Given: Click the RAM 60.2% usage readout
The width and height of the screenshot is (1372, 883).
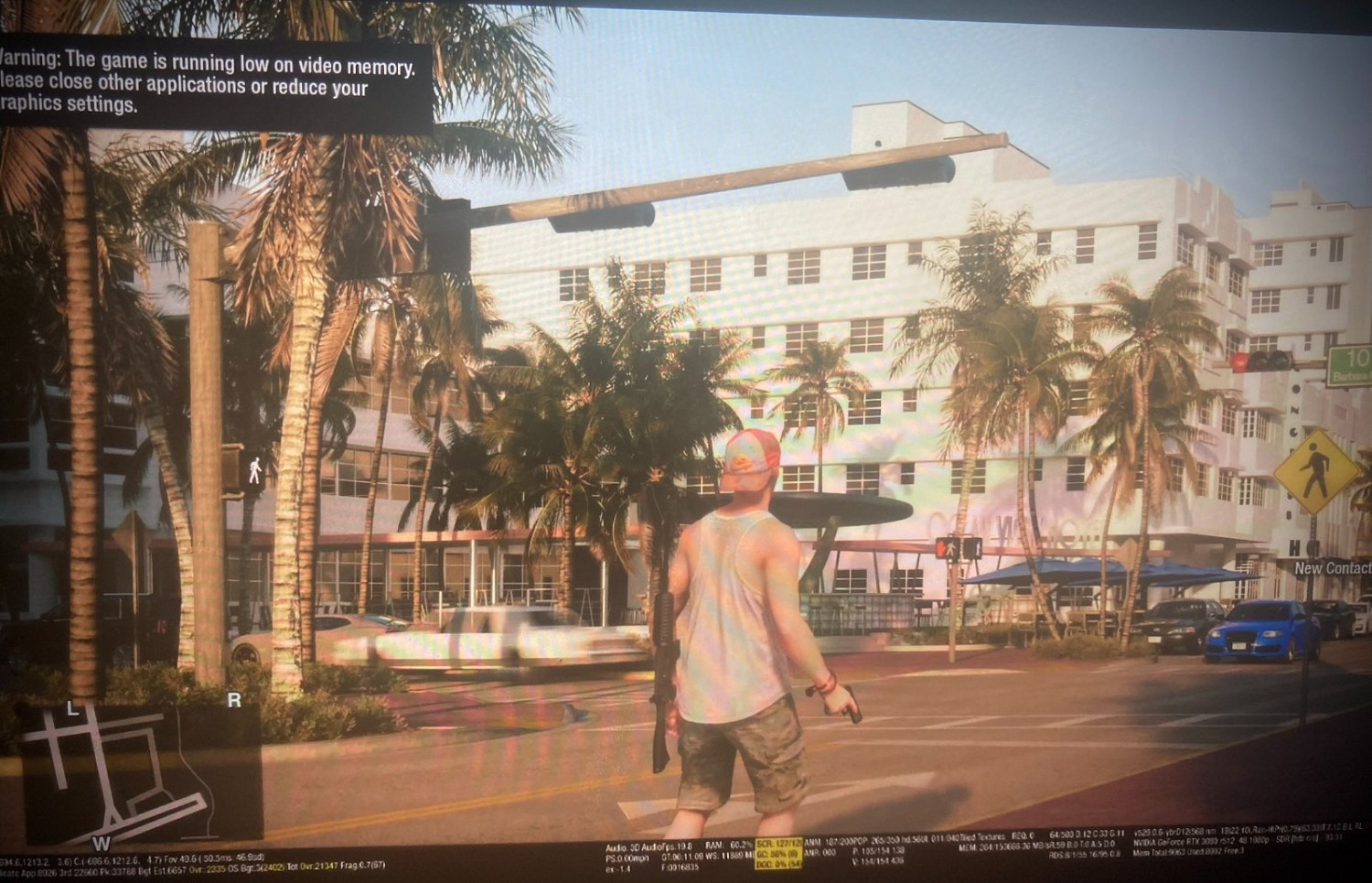Looking at the screenshot, I should (x=729, y=845).
